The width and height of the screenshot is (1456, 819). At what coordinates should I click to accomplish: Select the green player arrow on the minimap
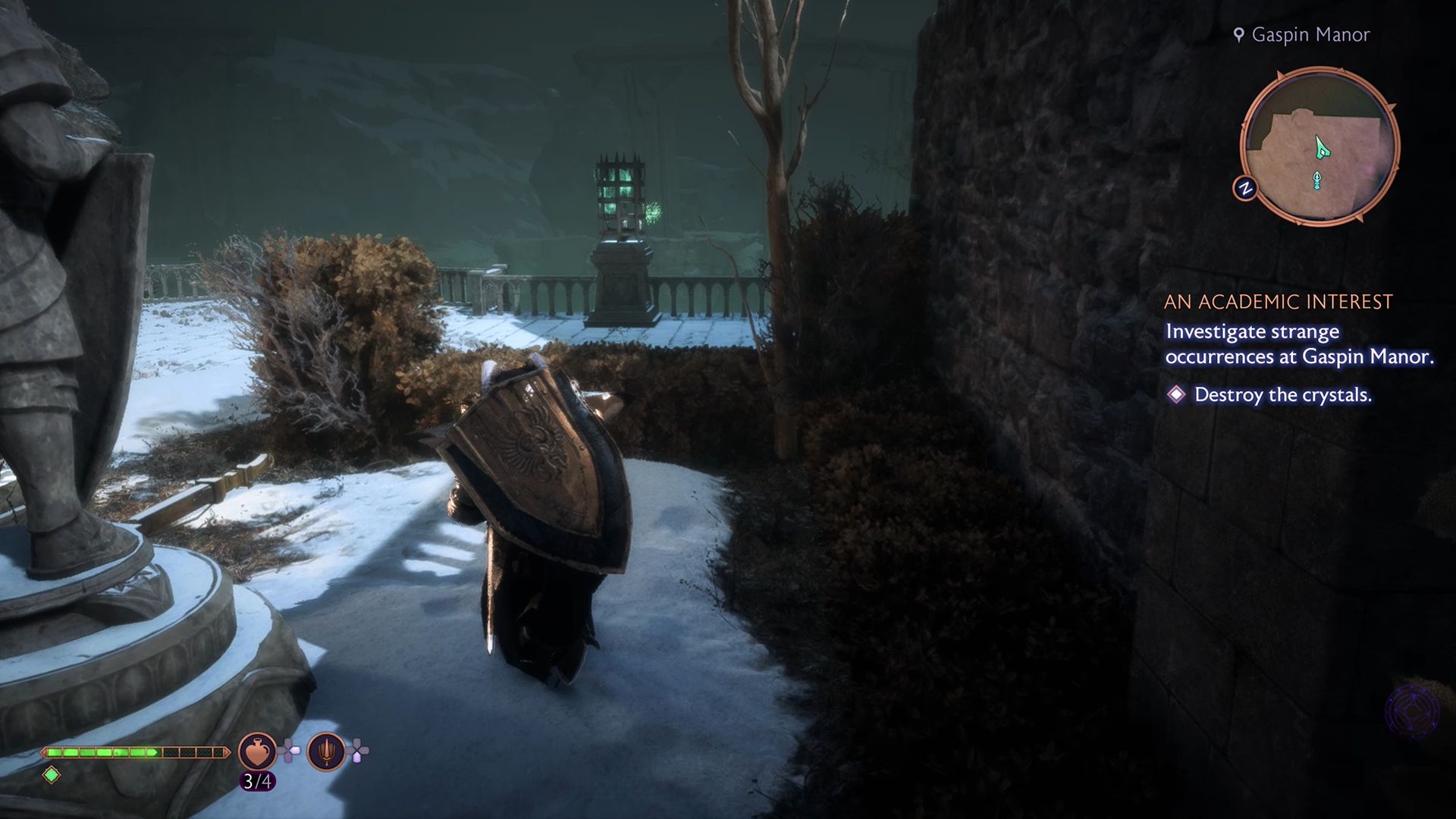(1323, 145)
